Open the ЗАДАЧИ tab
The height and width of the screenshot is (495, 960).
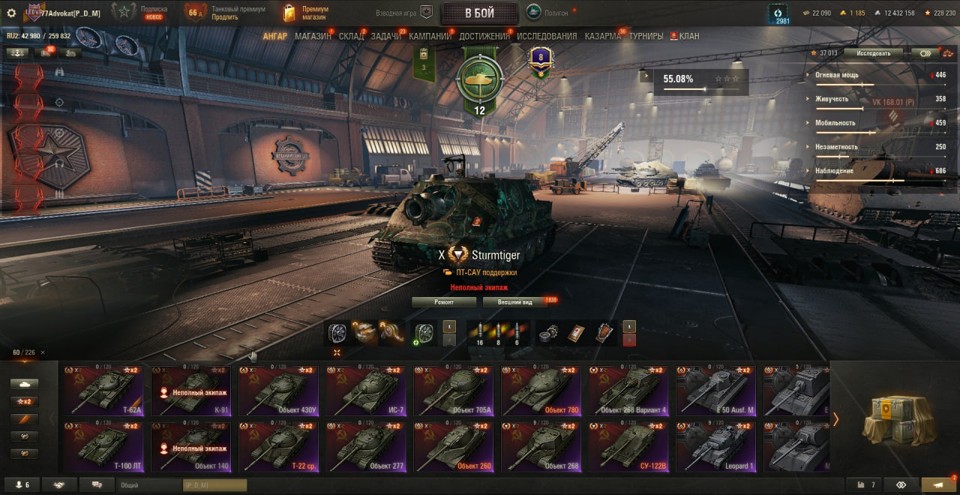tap(387, 36)
